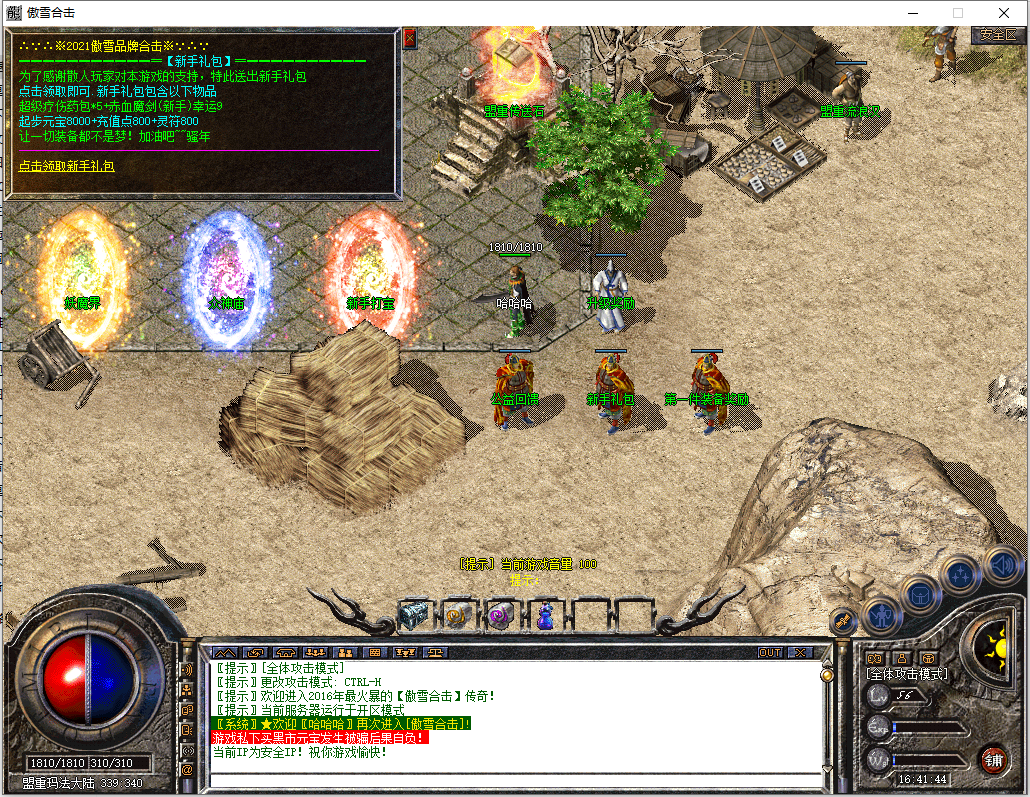Toggle the round speaker sound button
The height and width of the screenshot is (797, 1030).
[x=1003, y=566]
